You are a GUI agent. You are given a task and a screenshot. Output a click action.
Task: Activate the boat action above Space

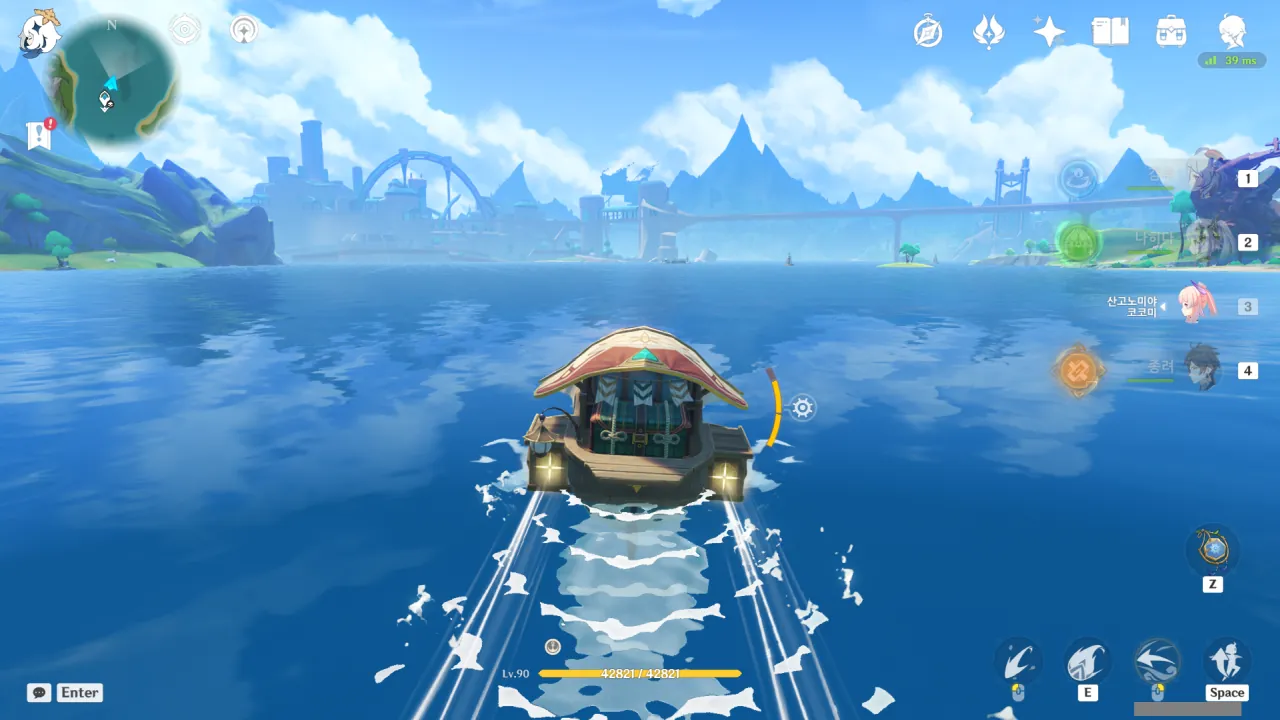[1226, 661]
